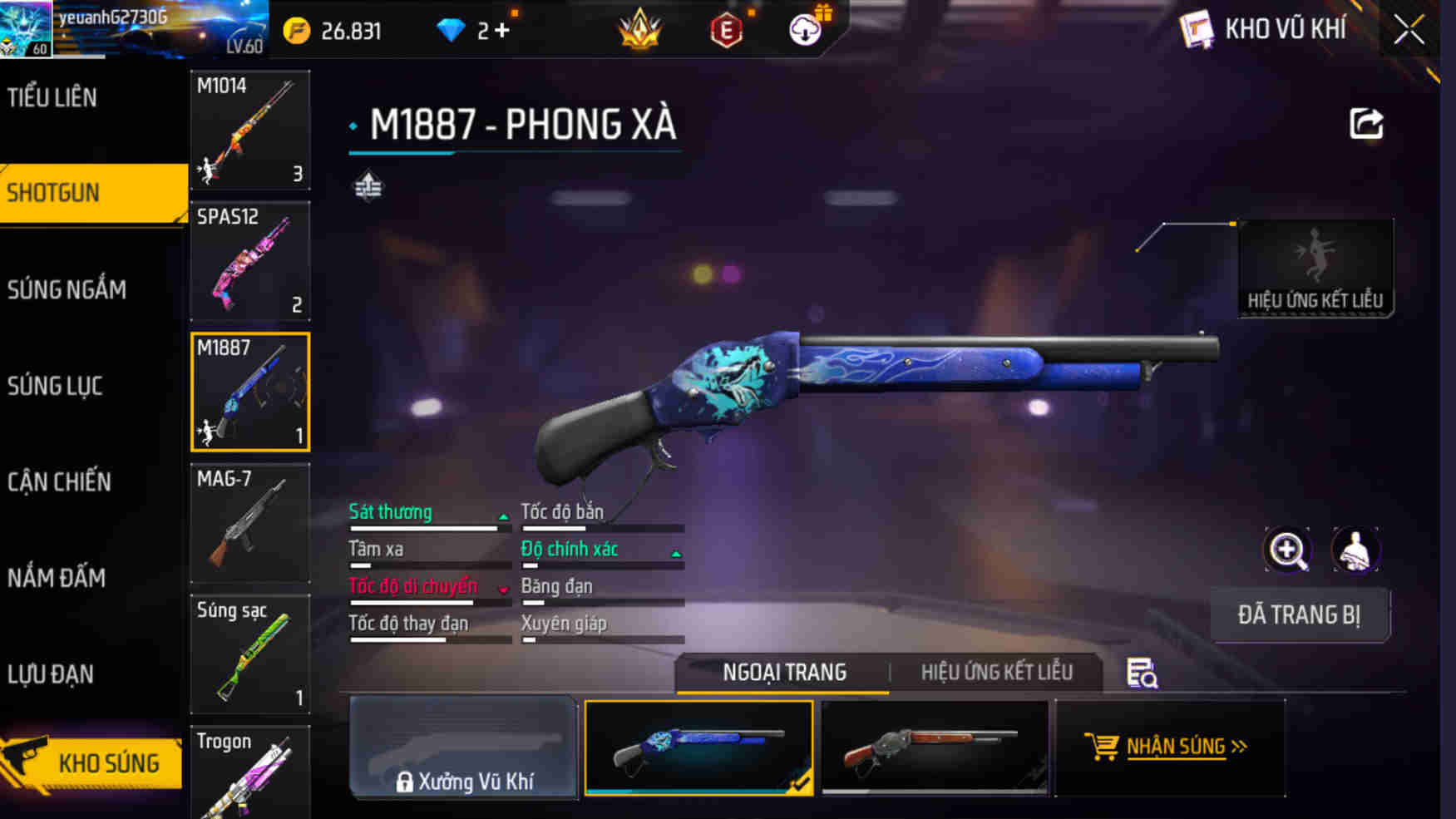Open the NGOẠI TRANG tab
This screenshot has height=819, width=1456.
(784, 671)
